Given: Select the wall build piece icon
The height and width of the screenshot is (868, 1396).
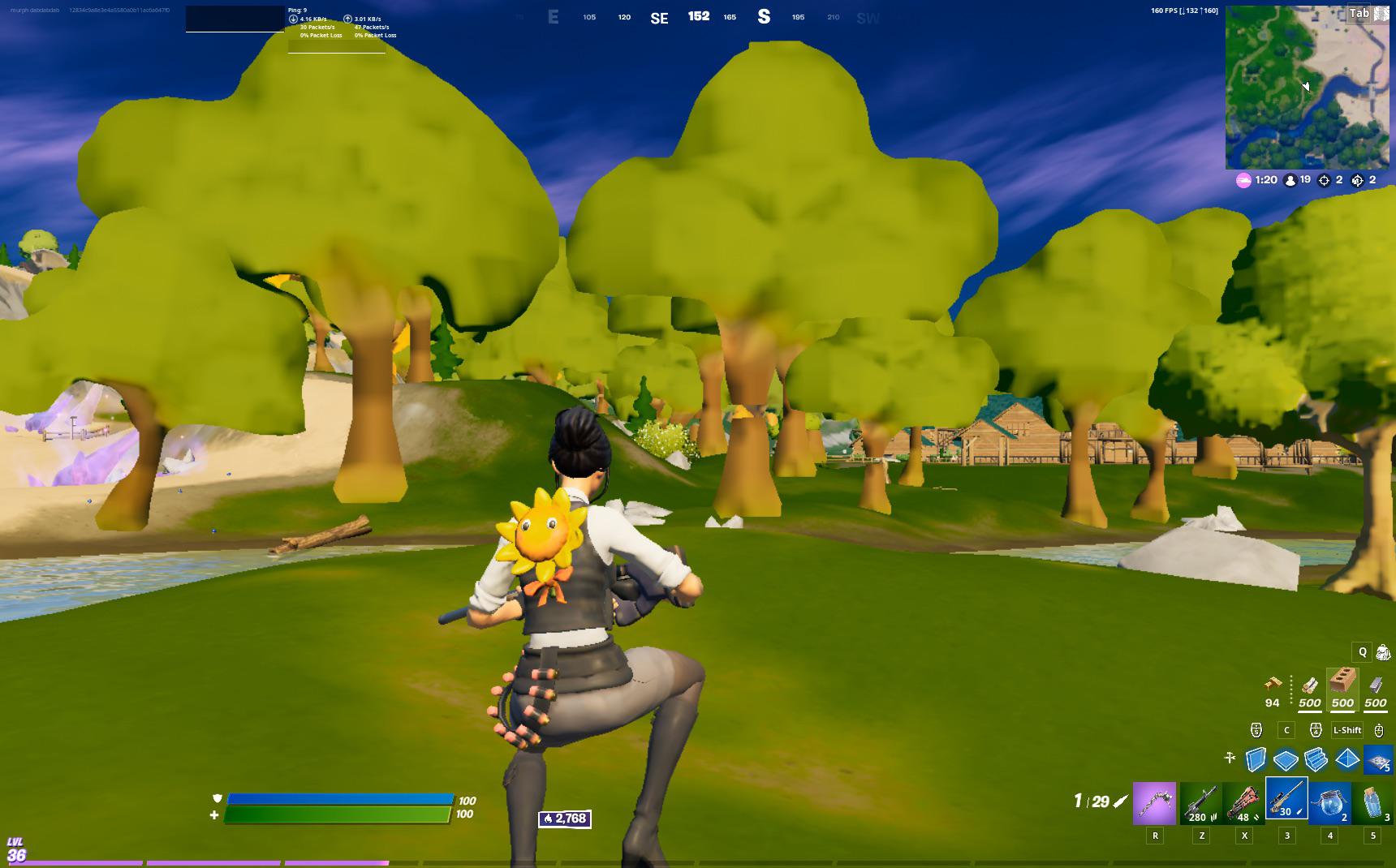Looking at the screenshot, I should tap(1255, 758).
